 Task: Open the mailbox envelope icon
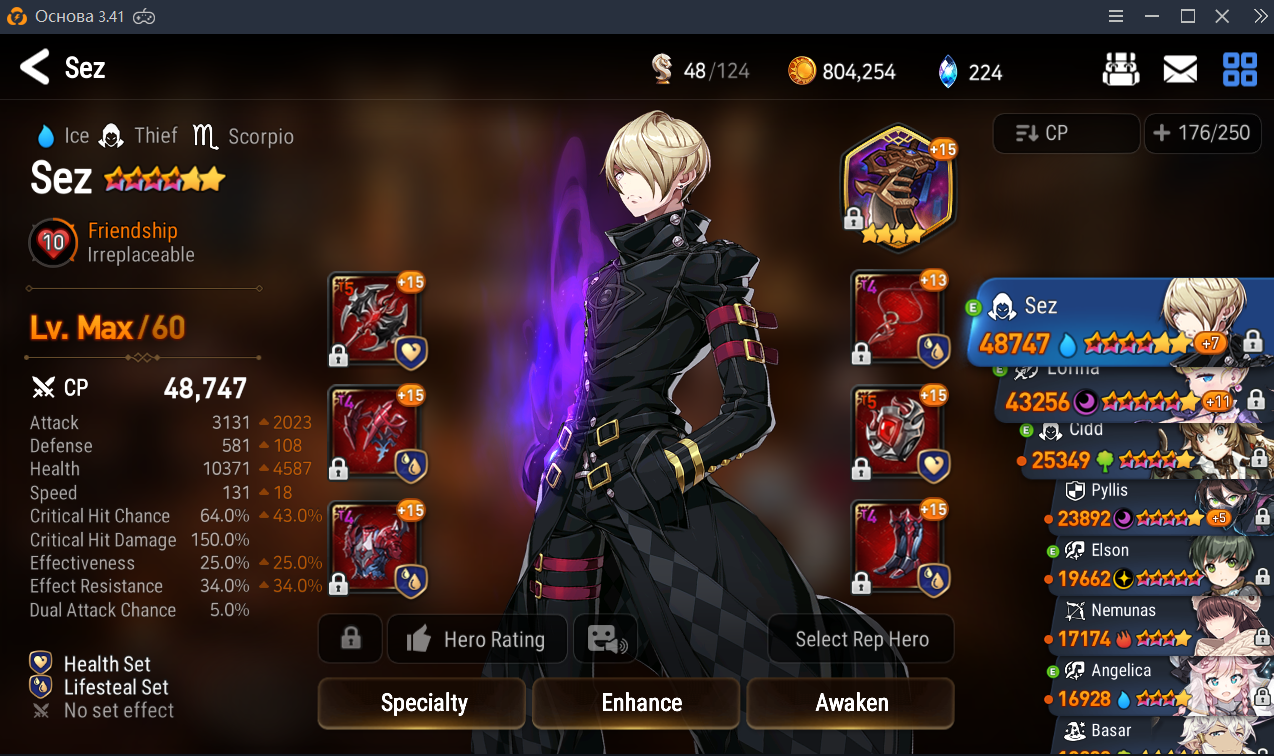(x=1180, y=69)
